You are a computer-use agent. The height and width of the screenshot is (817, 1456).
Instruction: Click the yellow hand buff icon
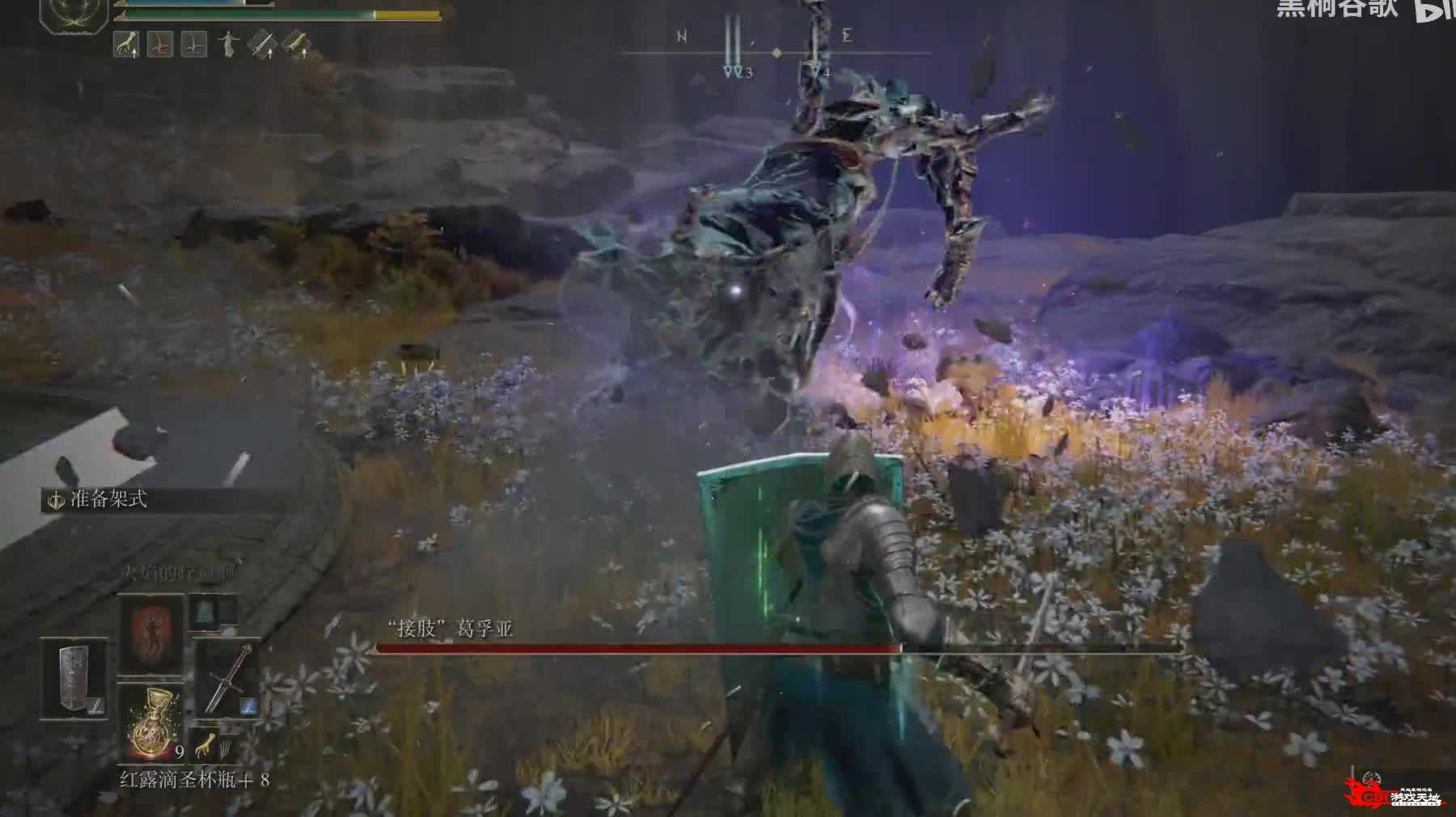(x=126, y=44)
